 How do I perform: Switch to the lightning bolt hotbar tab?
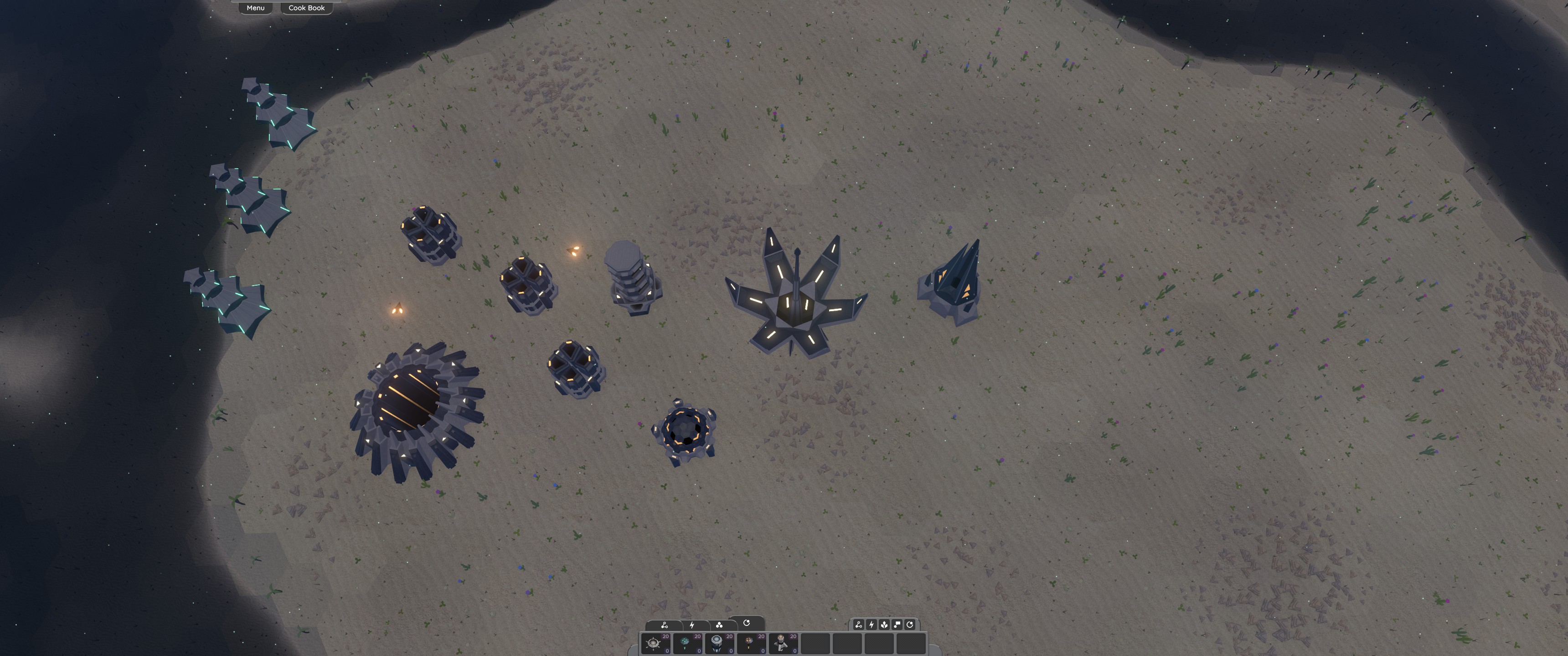coord(692,625)
